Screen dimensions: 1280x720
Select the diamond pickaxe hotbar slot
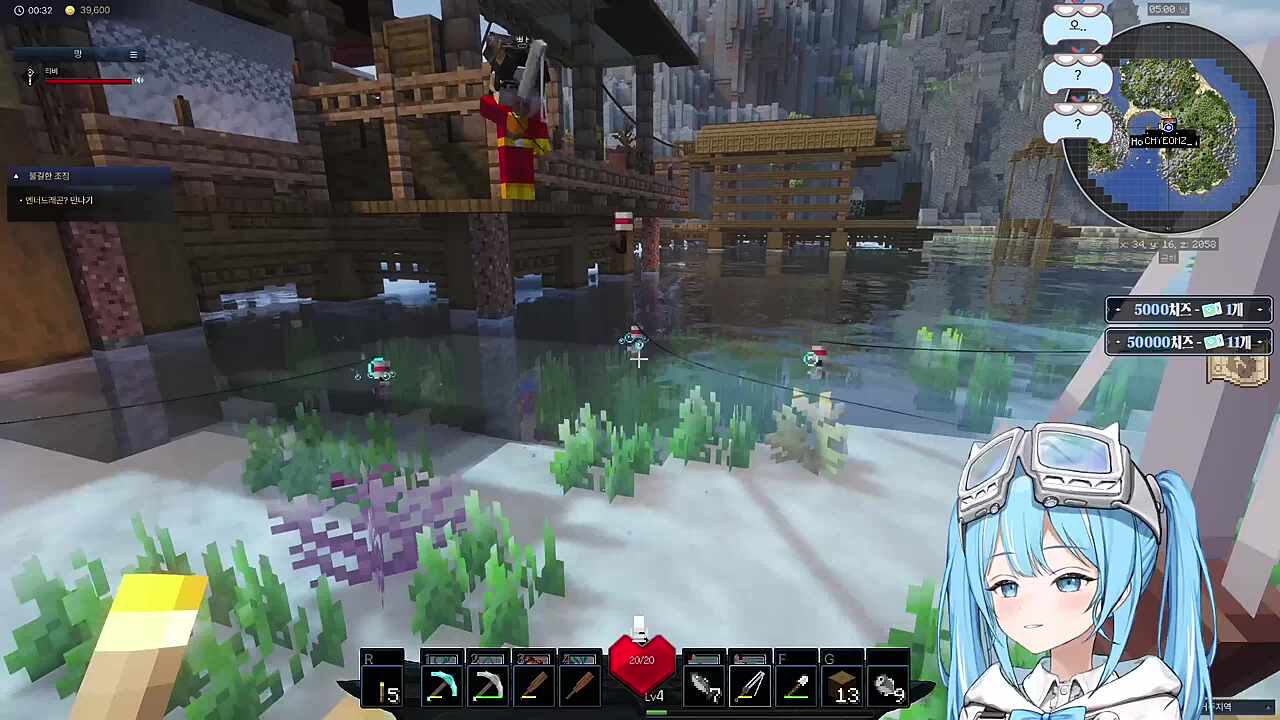click(441, 686)
